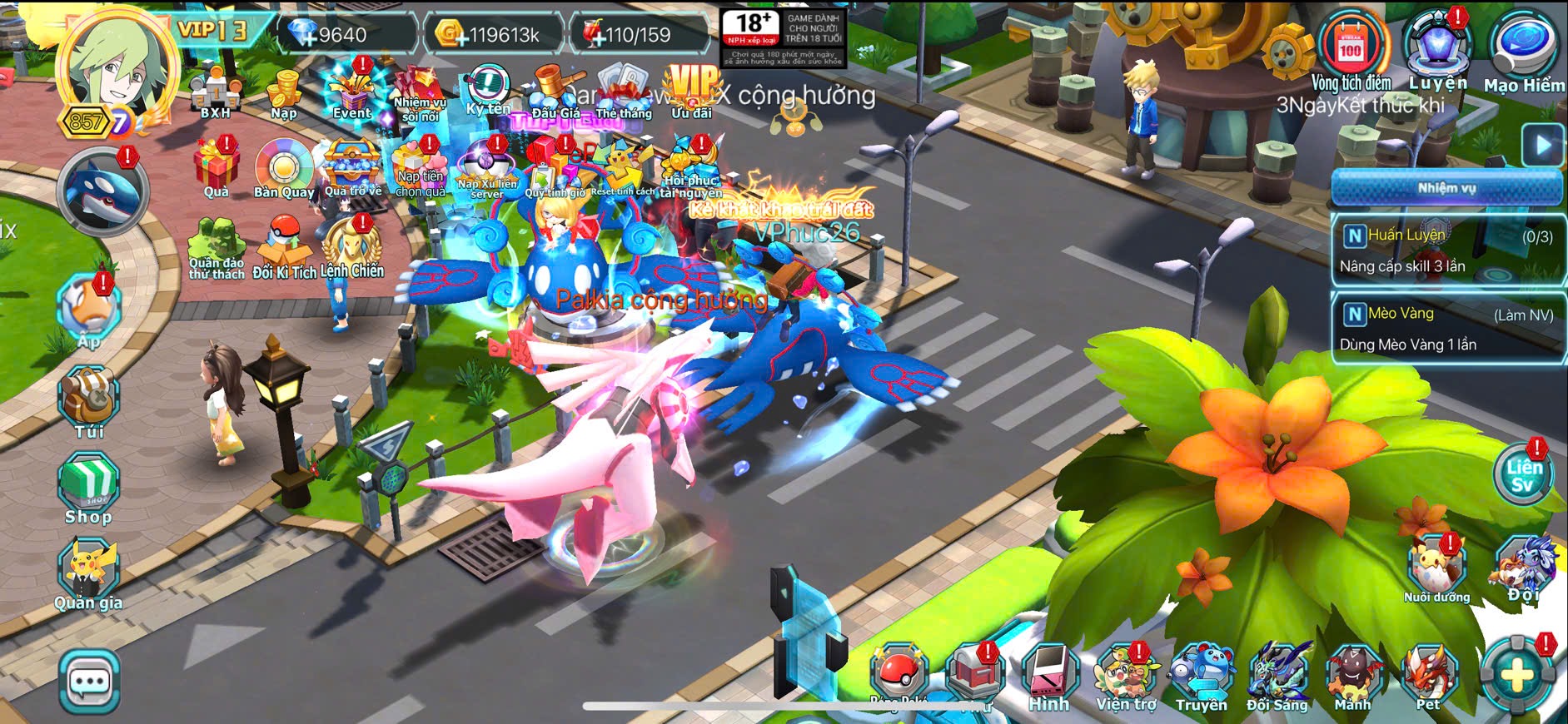
Task: Open the Nạp gold coins menu
Action: coord(283,92)
